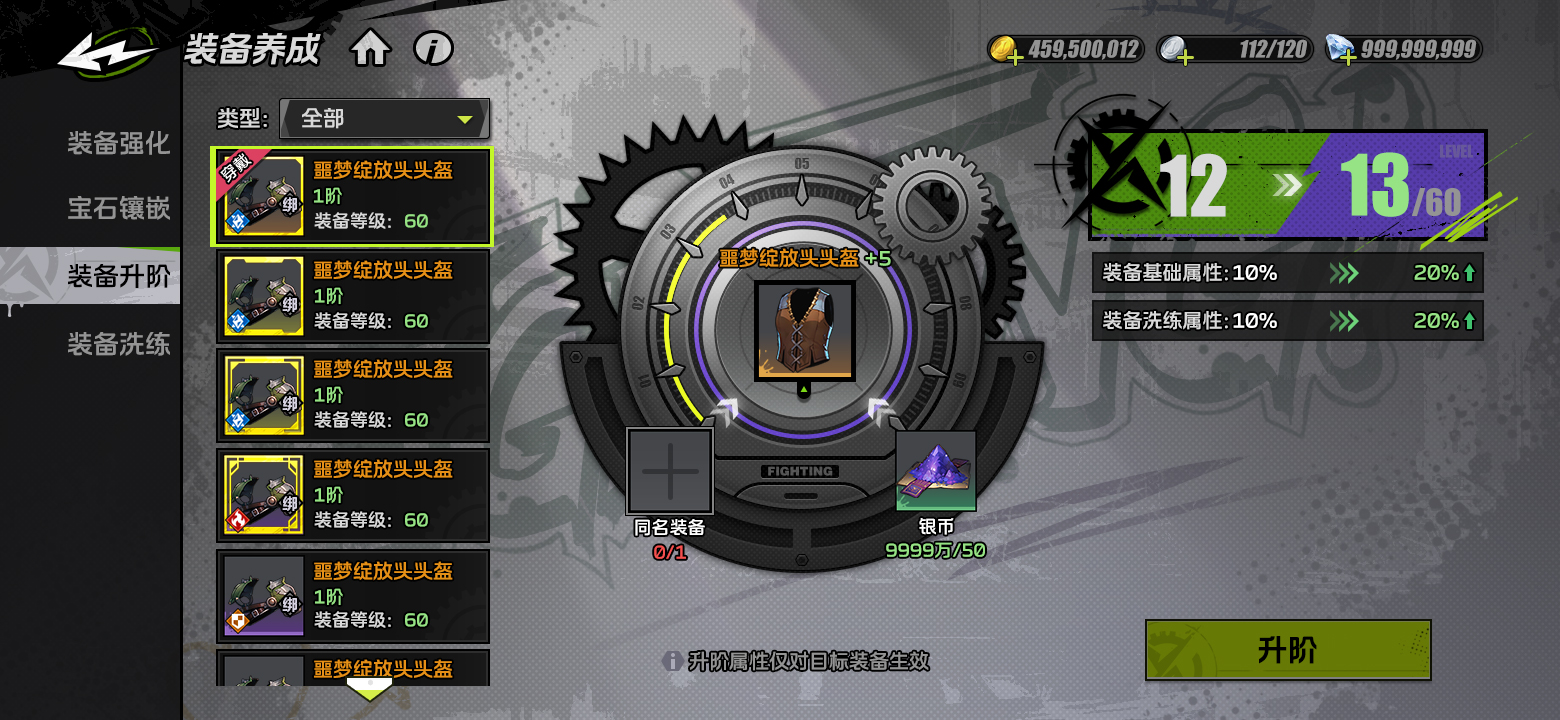The width and height of the screenshot is (1560, 720).
Task: Switch to 宝石镶嵌 tab
Action: tap(118, 208)
